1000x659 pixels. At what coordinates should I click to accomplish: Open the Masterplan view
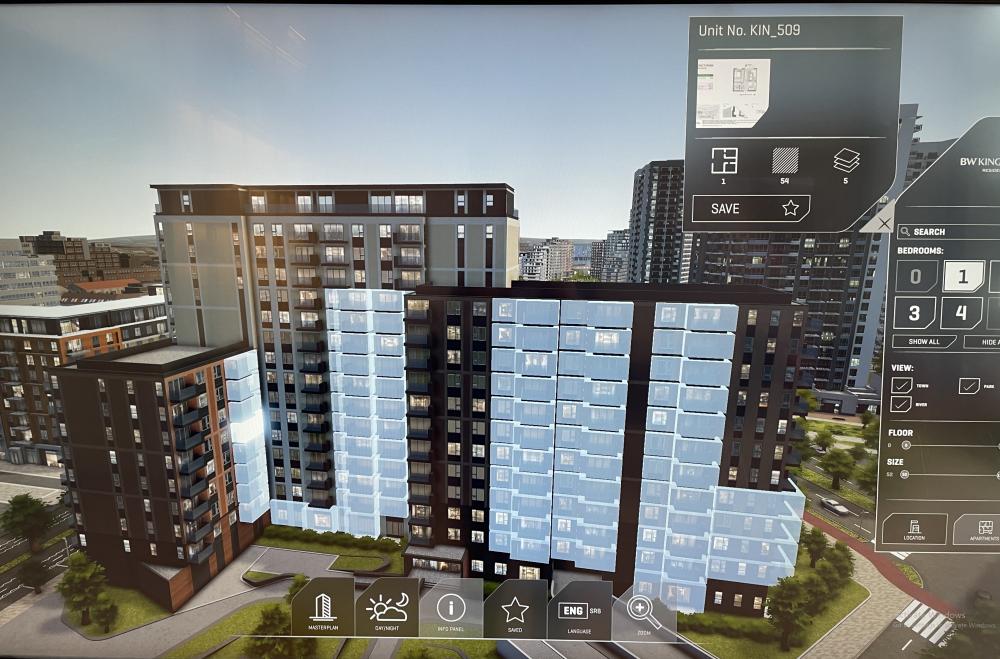tap(322, 609)
